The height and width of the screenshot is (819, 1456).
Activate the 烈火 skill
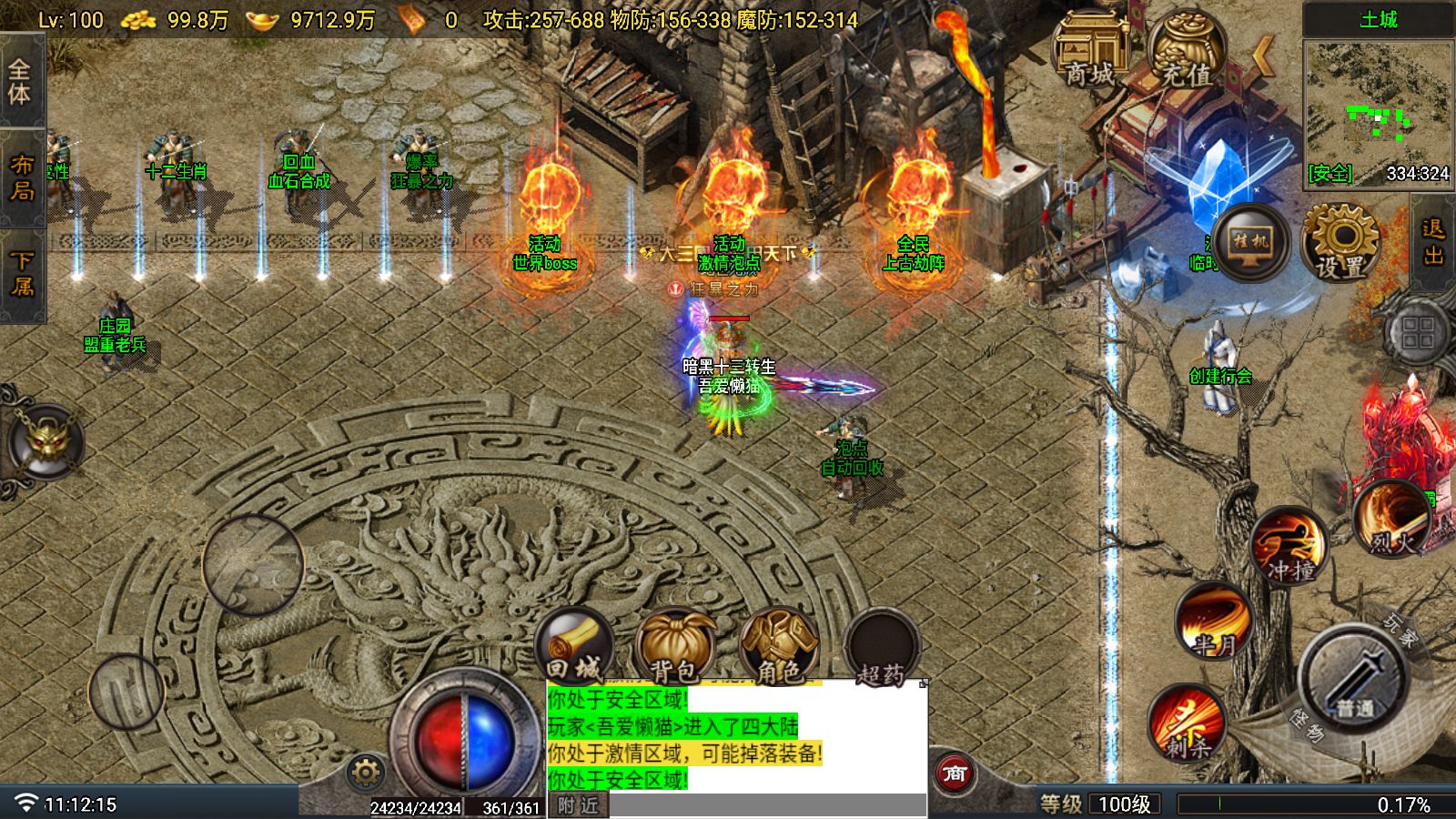click(1391, 520)
